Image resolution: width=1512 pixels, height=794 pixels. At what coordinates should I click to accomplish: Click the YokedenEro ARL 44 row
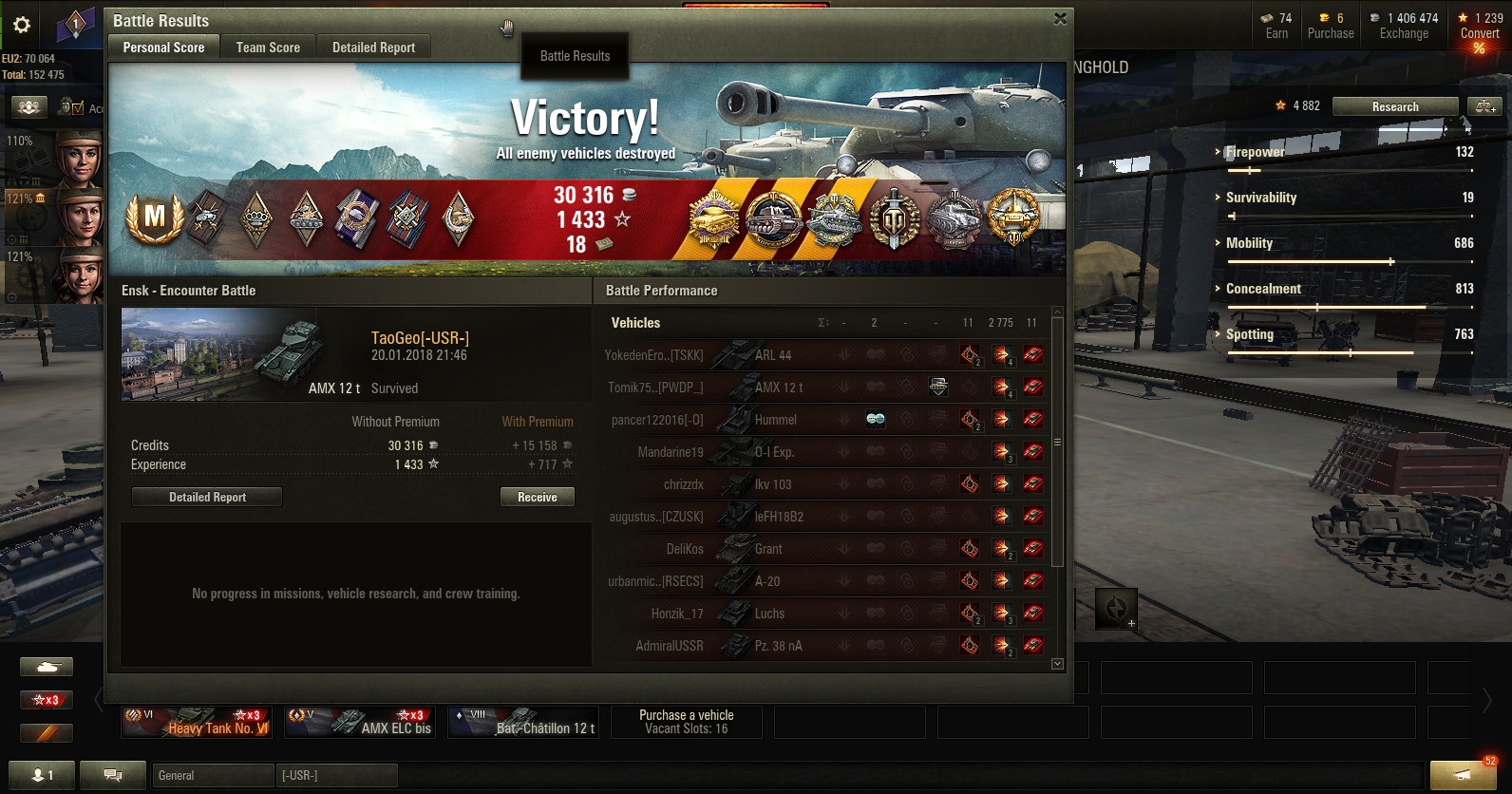click(x=824, y=355)
